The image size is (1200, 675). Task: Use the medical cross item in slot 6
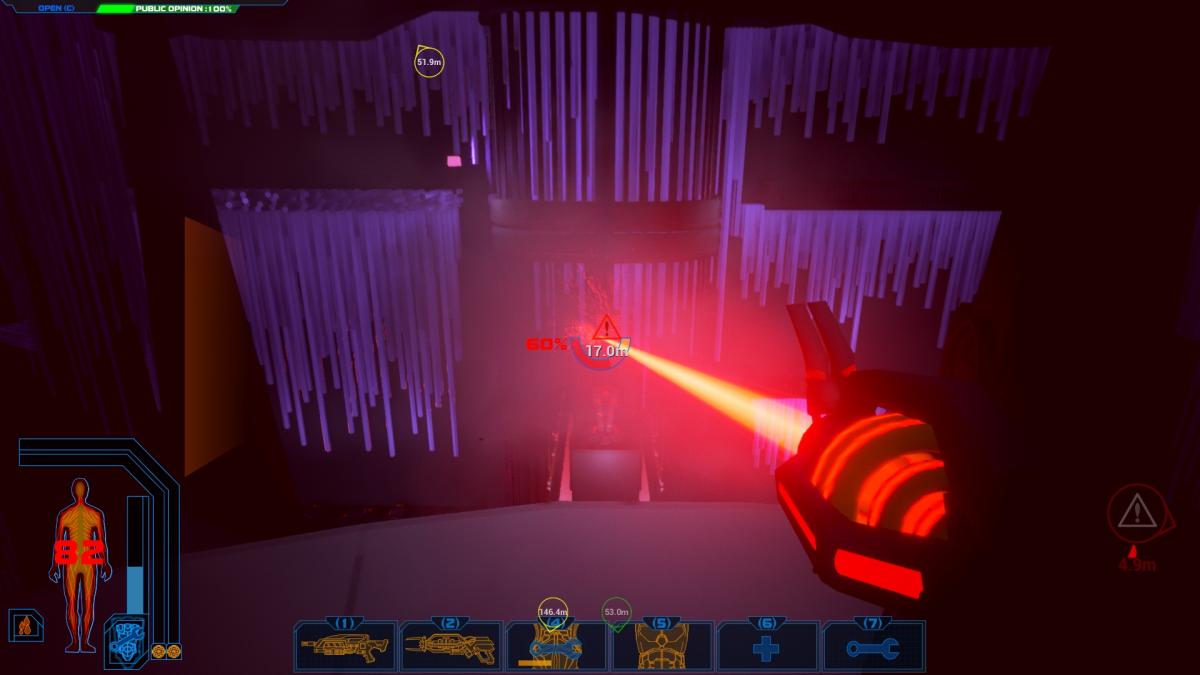767,648
